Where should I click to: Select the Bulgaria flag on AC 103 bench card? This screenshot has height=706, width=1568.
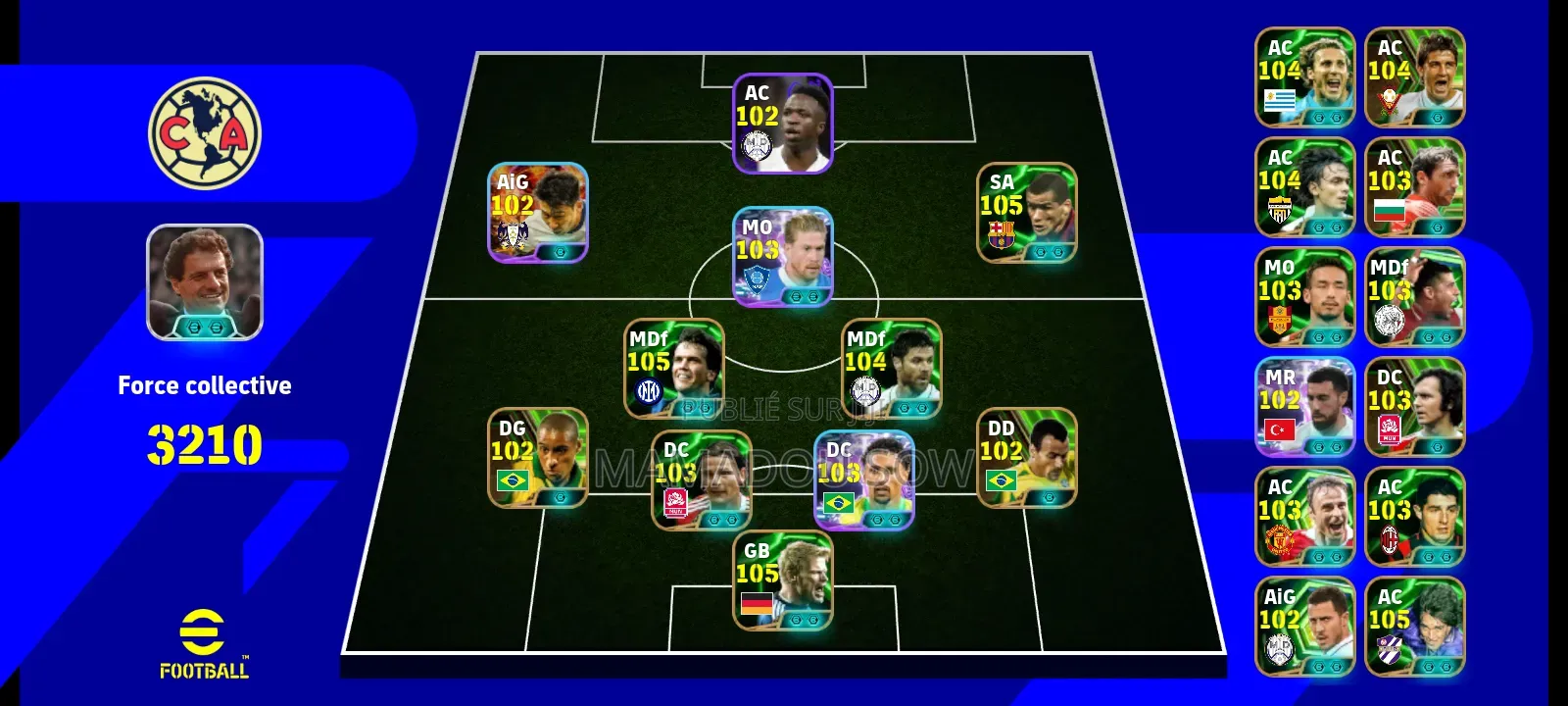coord(1391,211)
